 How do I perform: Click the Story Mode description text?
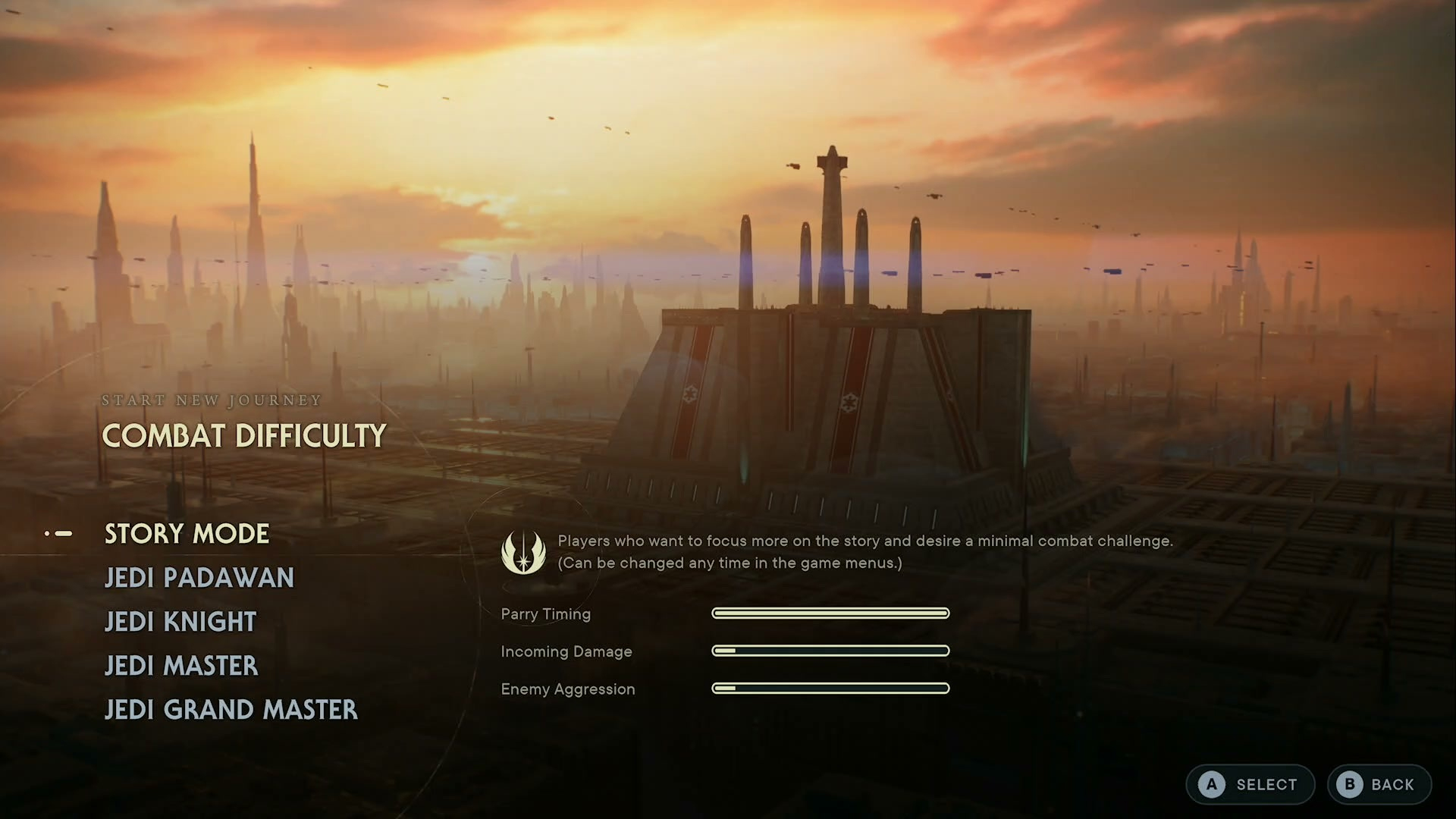(x=864, y=551)
